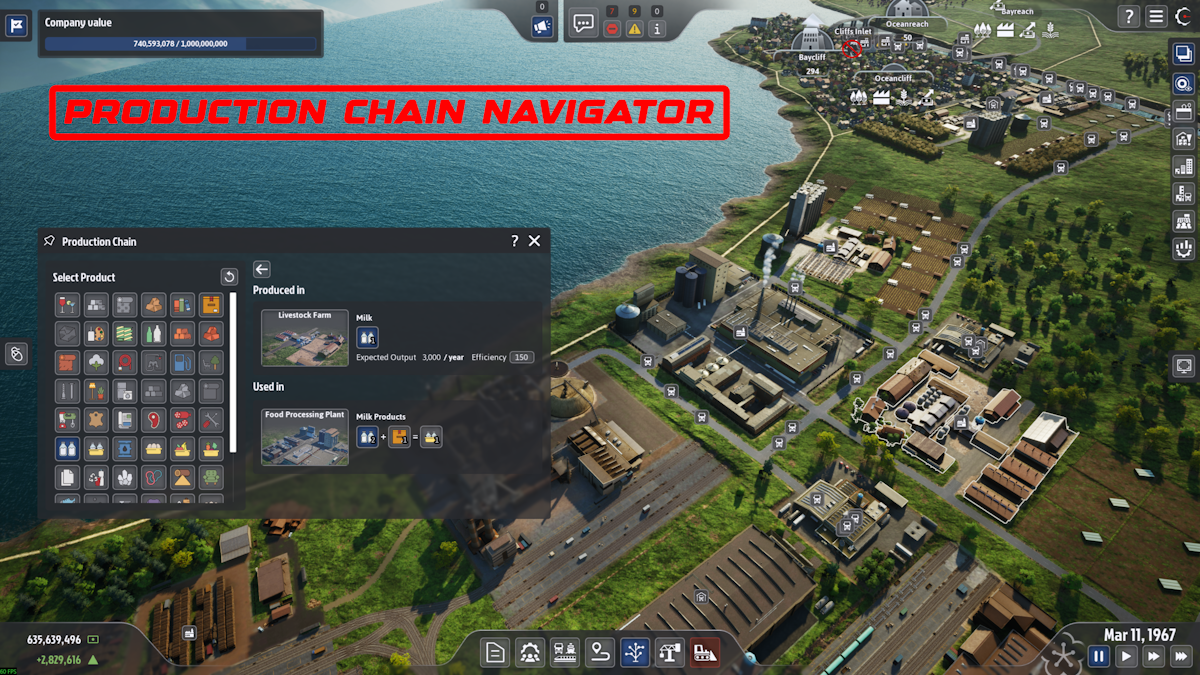Pause the game simulation
Image resolution: width=1200 pixels, height=675 pixels.
coord(1099,656)
